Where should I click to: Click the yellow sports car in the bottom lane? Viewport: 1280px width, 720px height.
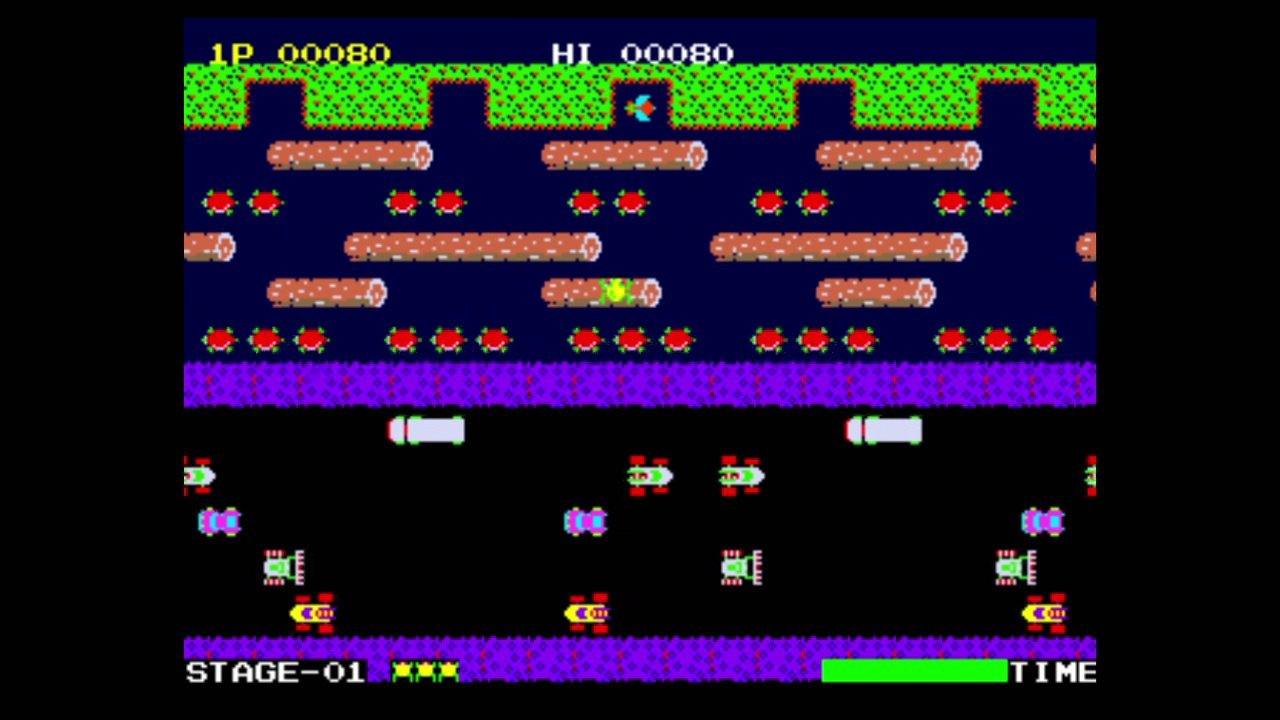tap(312, 611)
